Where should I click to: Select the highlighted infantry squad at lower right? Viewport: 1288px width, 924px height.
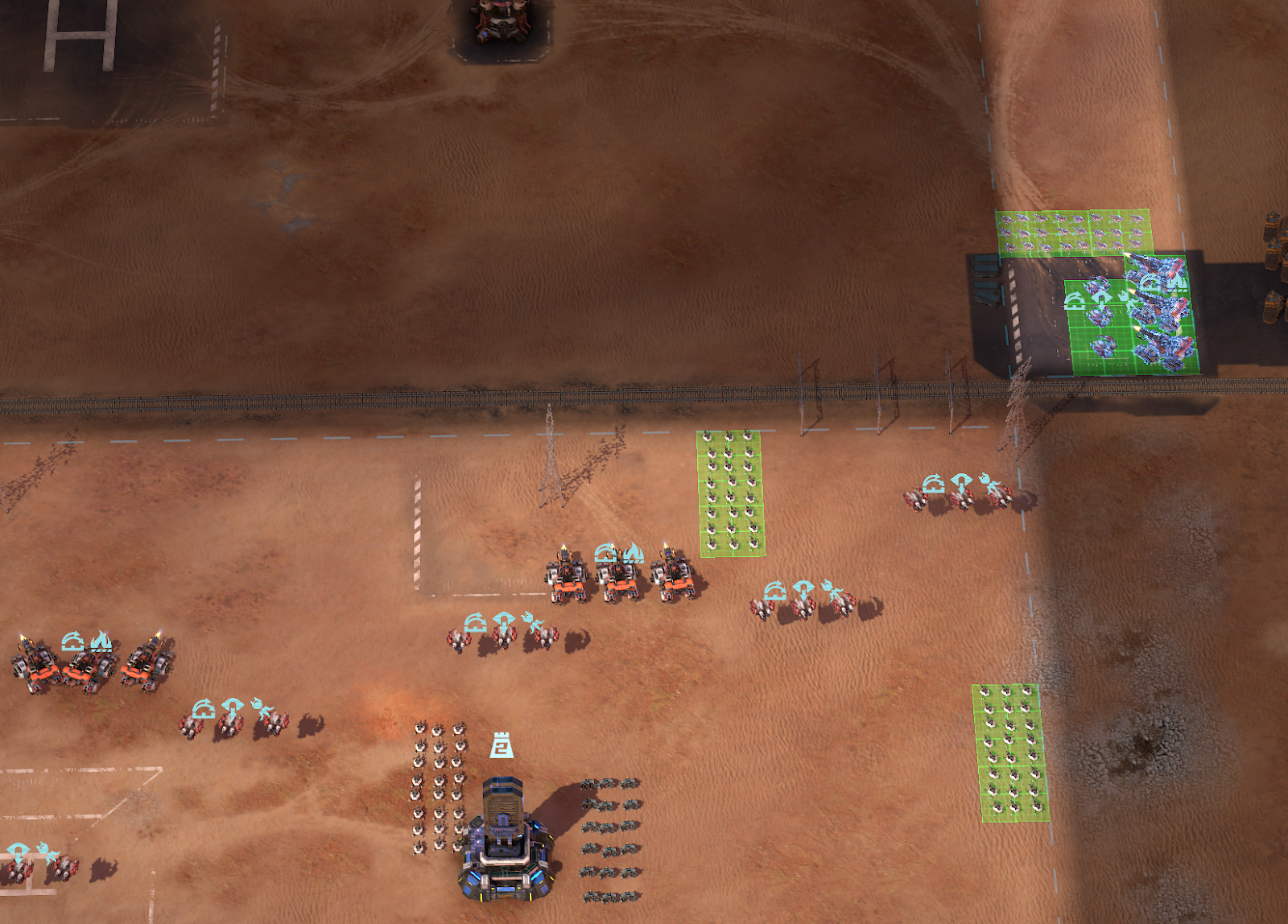point(1011,753)
